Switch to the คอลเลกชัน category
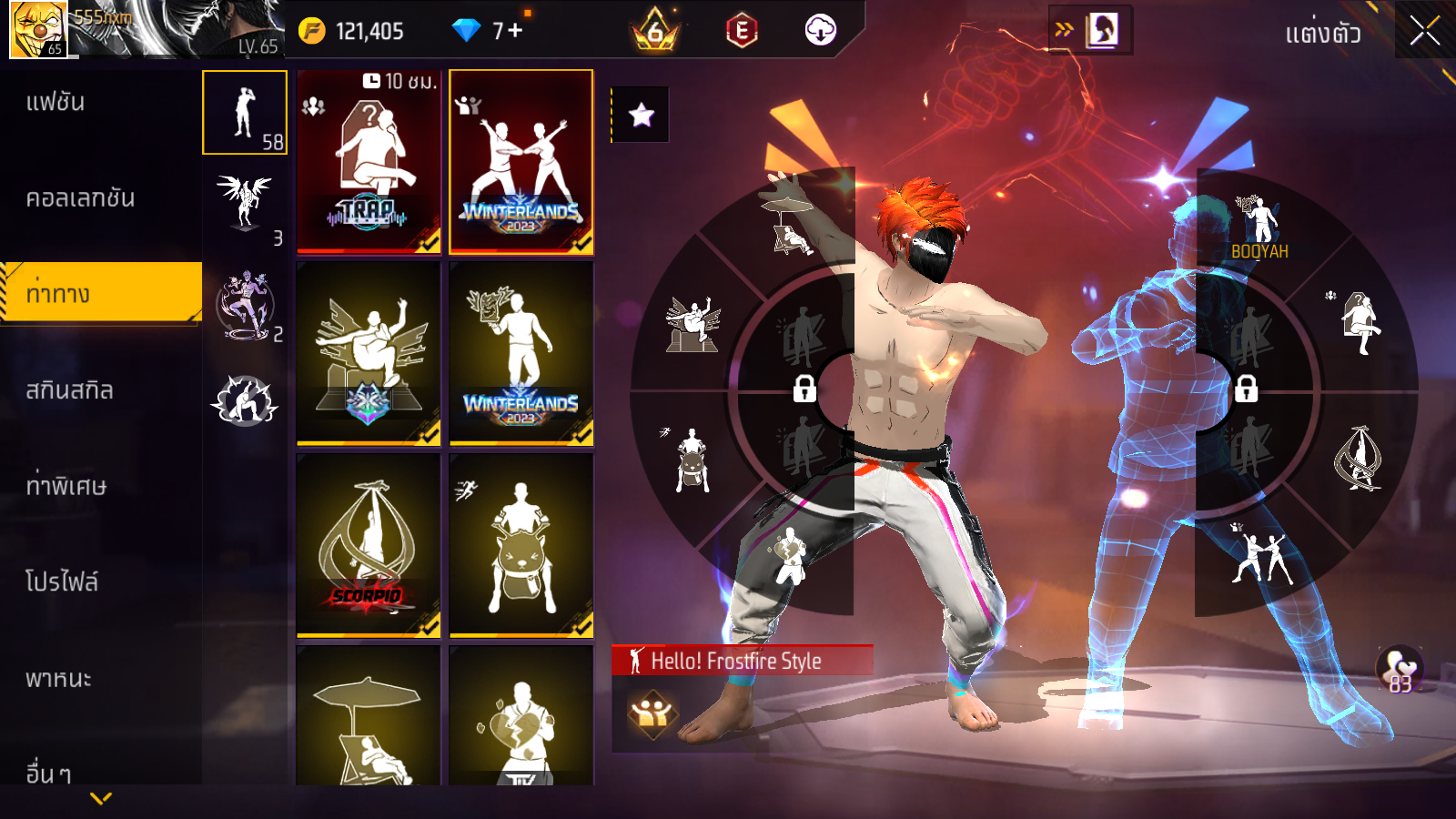 click(80, 198)
